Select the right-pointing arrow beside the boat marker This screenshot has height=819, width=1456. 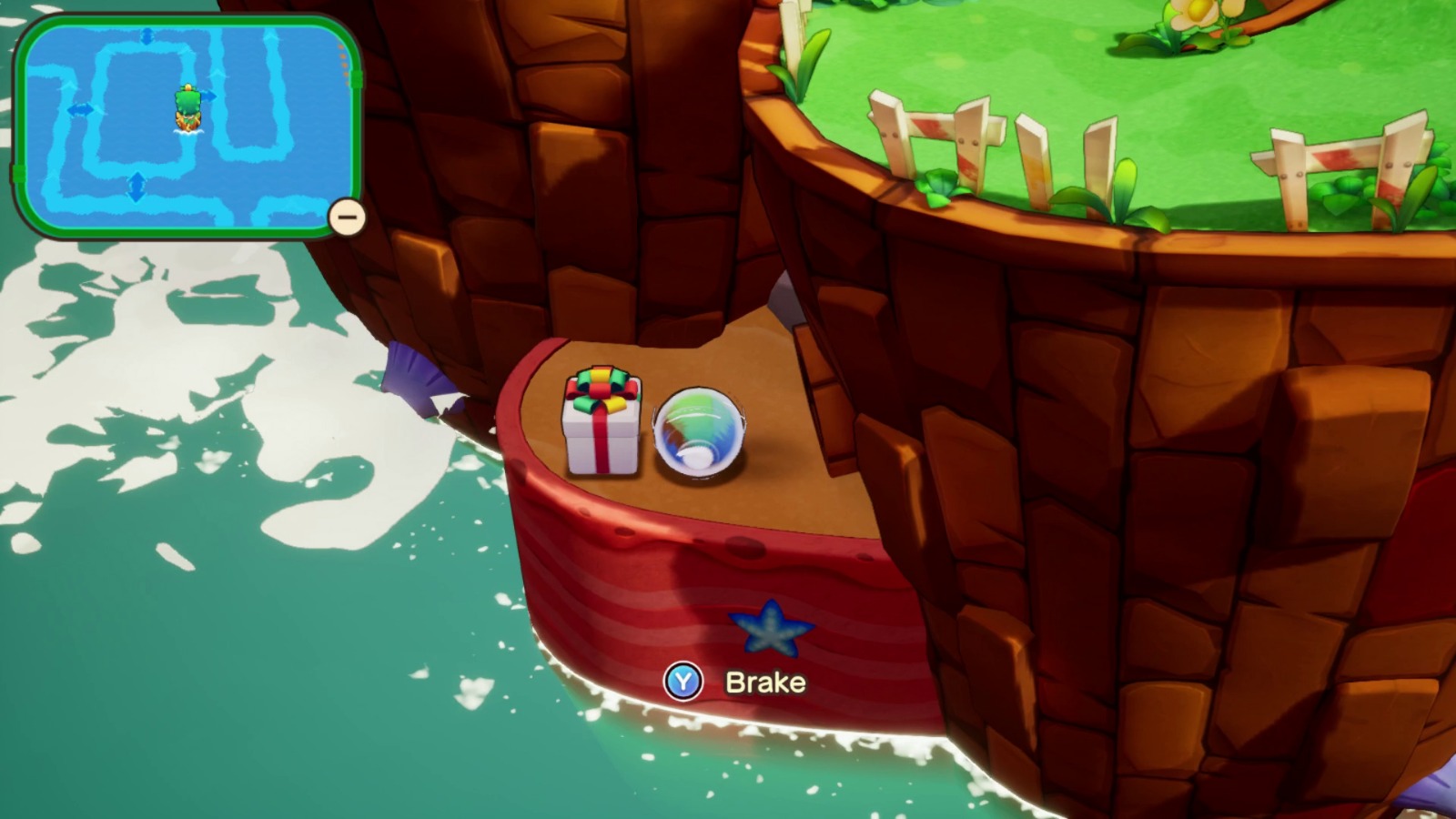[210, 96]
